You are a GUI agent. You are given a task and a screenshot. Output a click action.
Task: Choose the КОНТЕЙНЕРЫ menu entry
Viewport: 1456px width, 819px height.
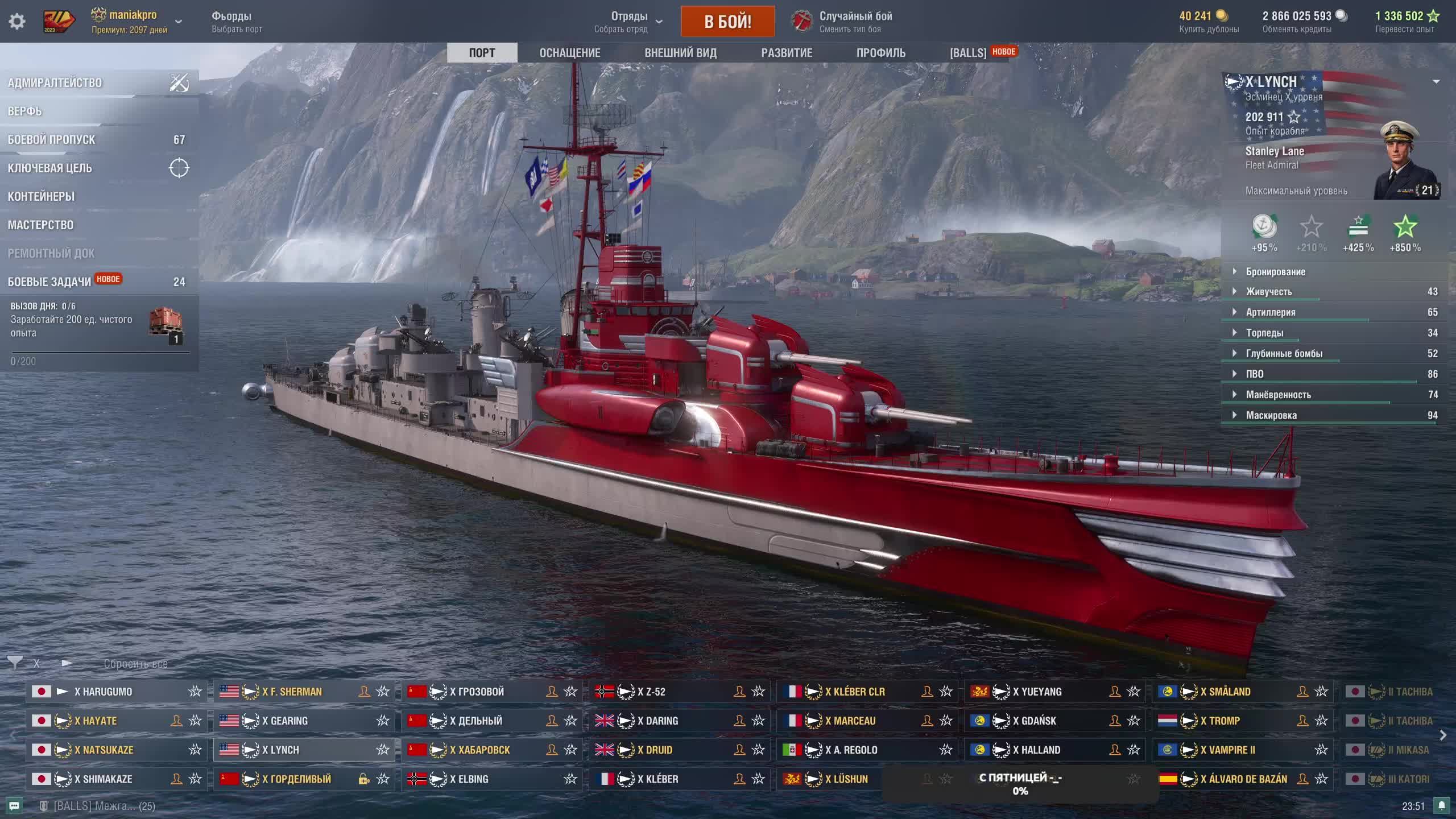[x=41, y=197]
